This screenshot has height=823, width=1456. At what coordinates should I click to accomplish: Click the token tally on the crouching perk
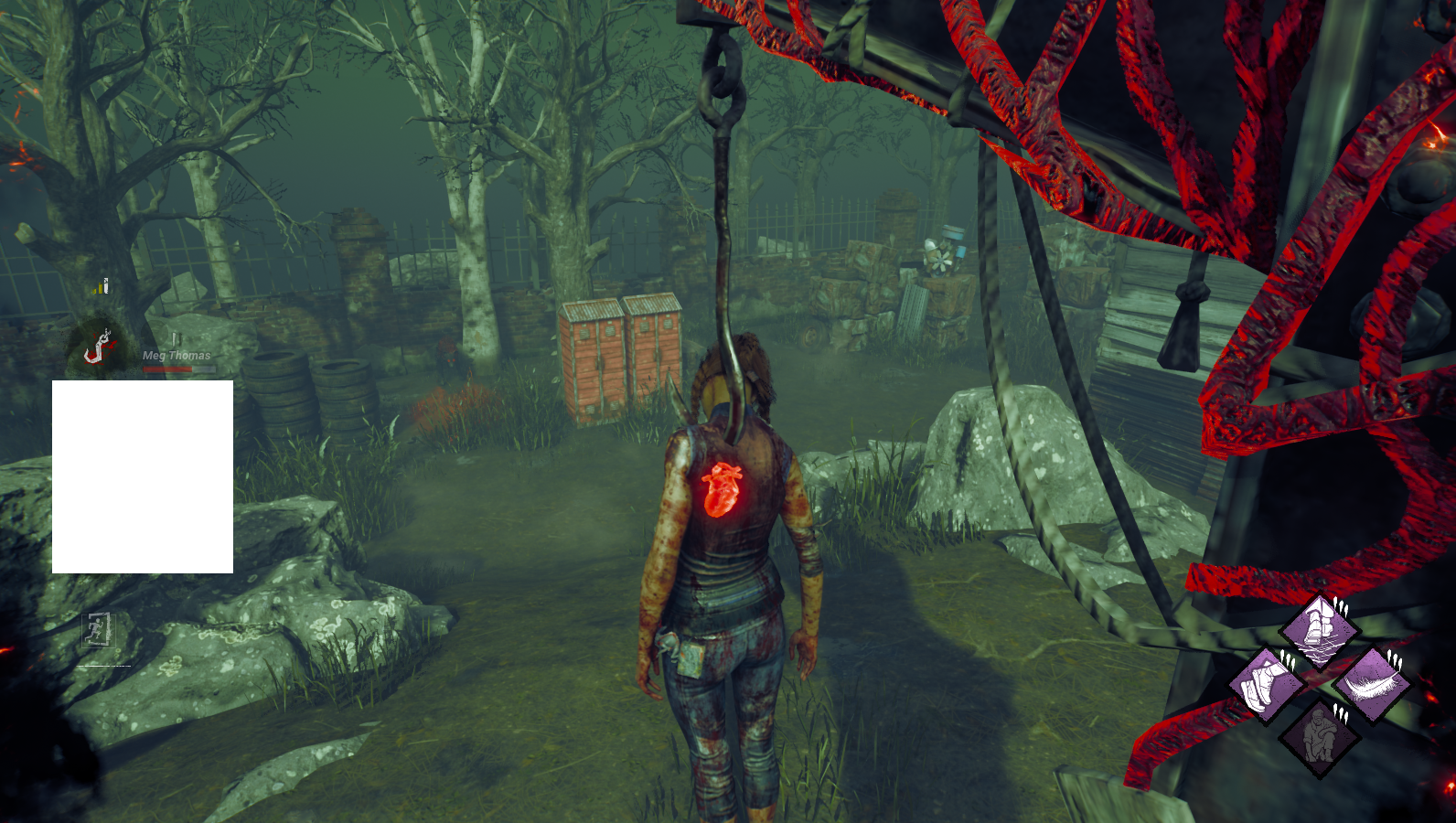(1341, 714)
